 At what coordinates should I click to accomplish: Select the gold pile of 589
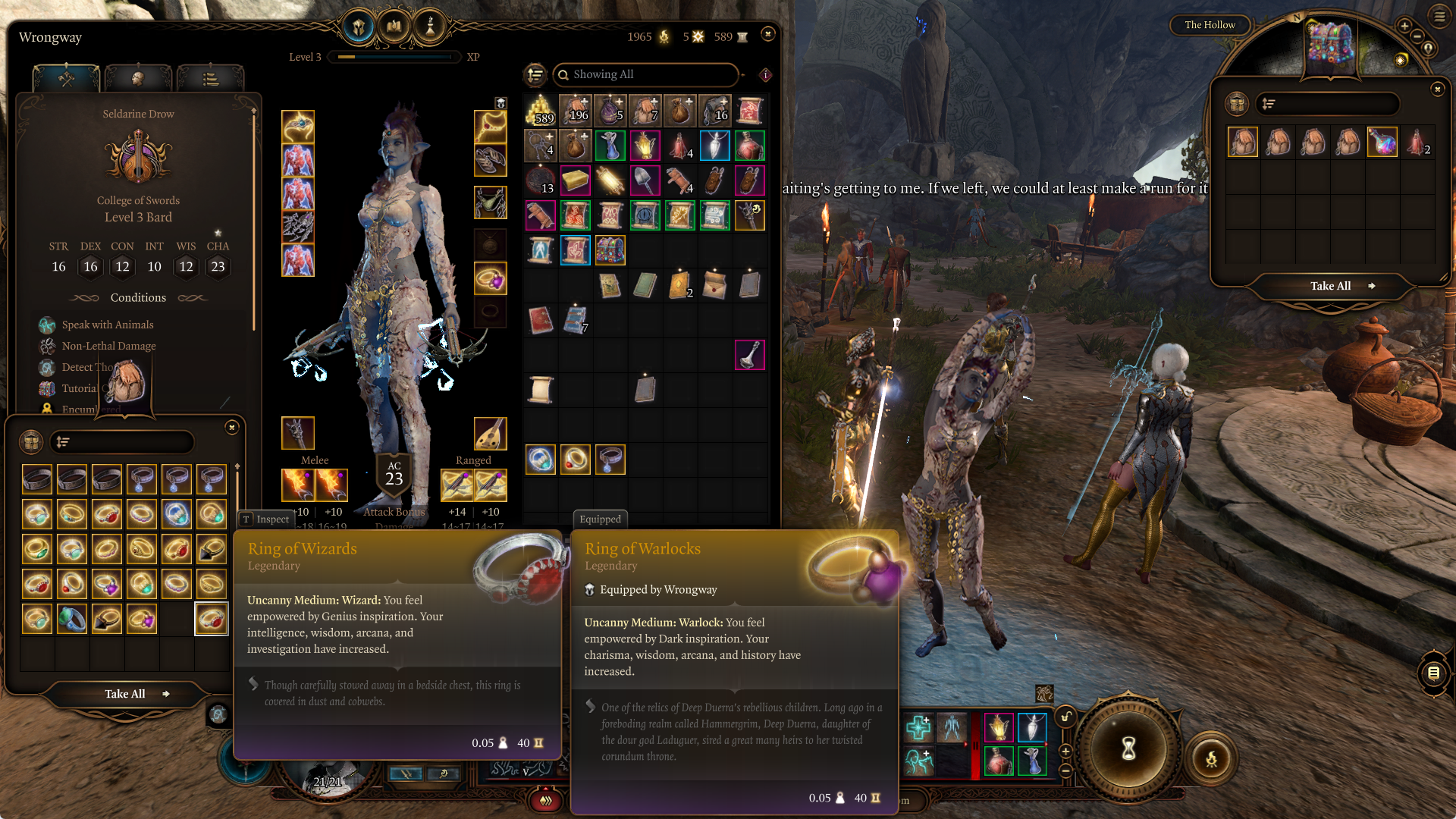(540, 111)
